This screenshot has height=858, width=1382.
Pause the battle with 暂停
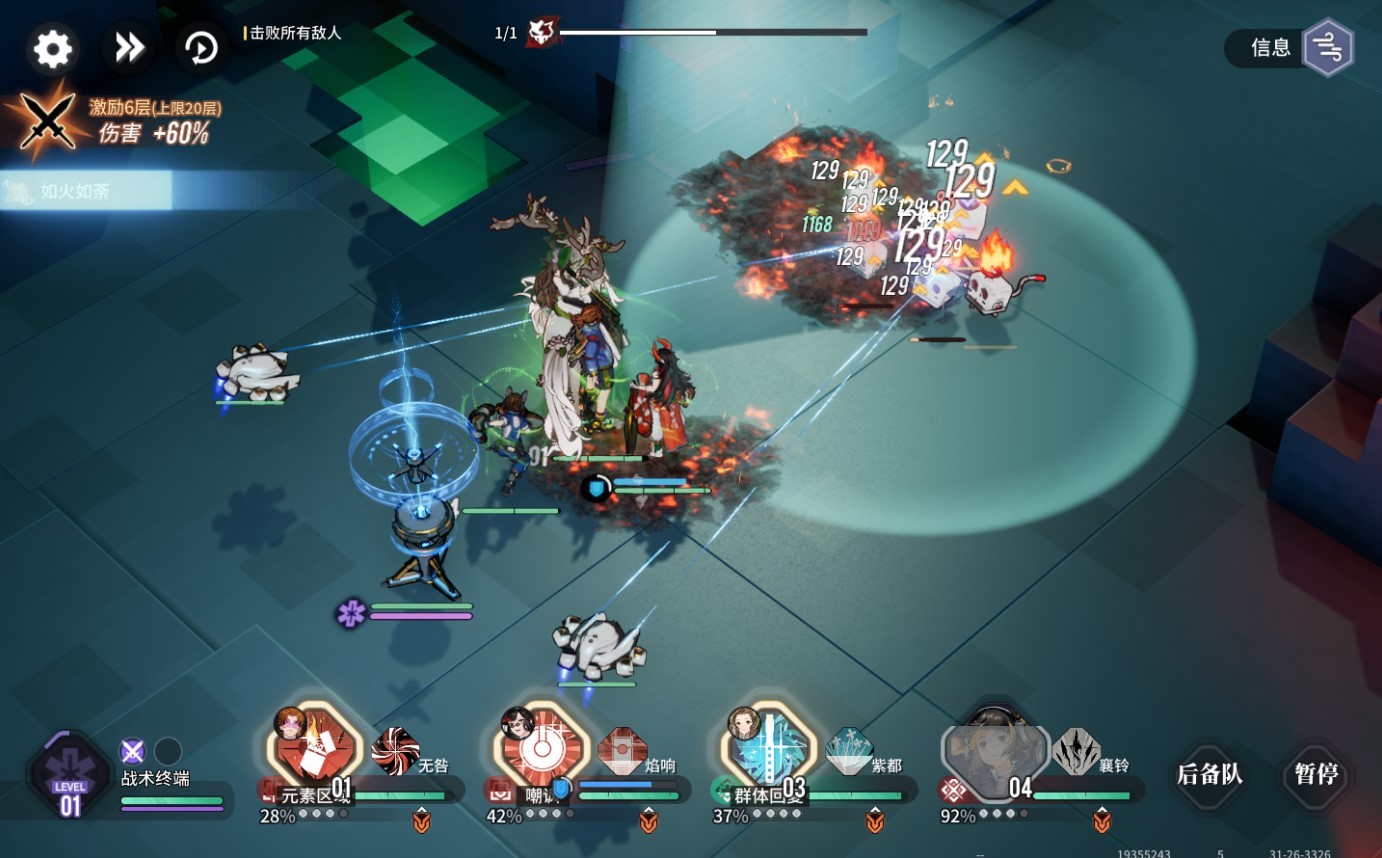click(1315, 774)
